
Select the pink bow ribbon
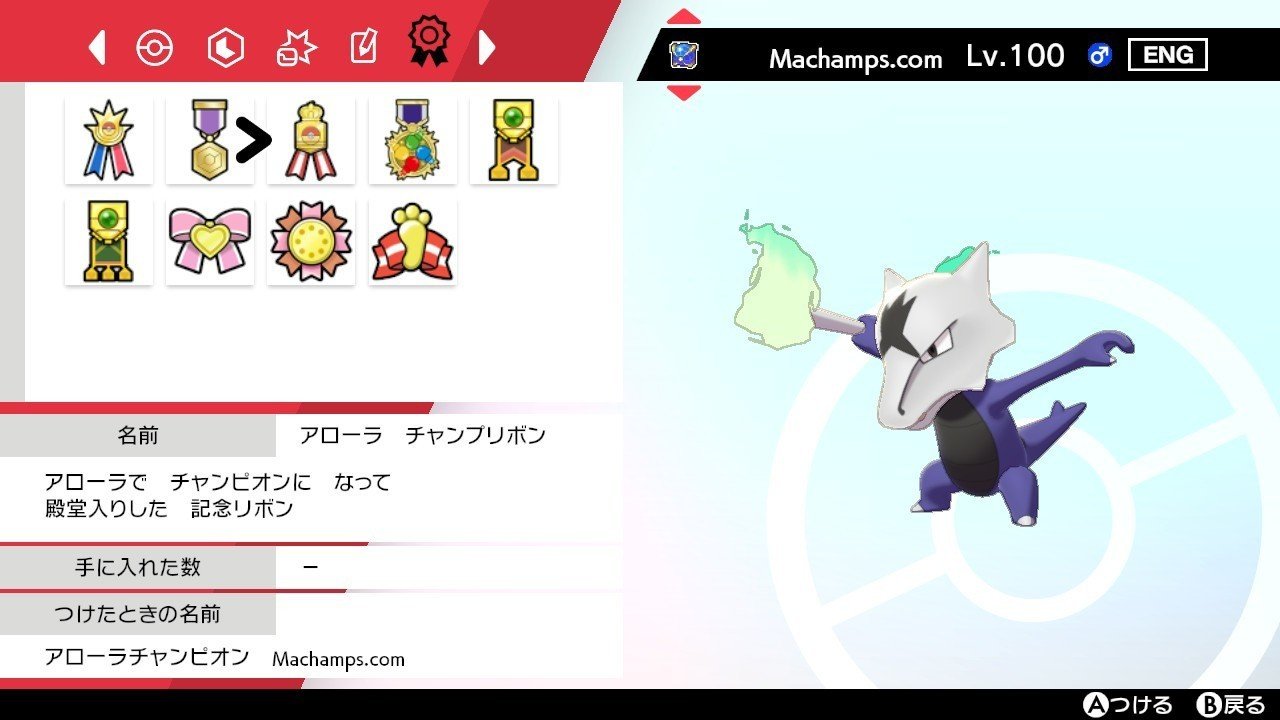(x=209, y=241)
